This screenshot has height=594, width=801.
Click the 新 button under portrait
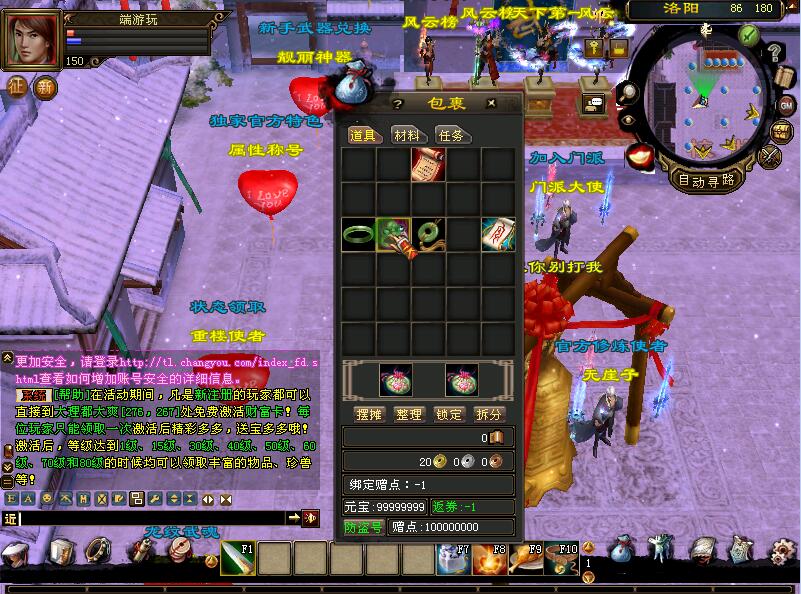tap(45, 87)
